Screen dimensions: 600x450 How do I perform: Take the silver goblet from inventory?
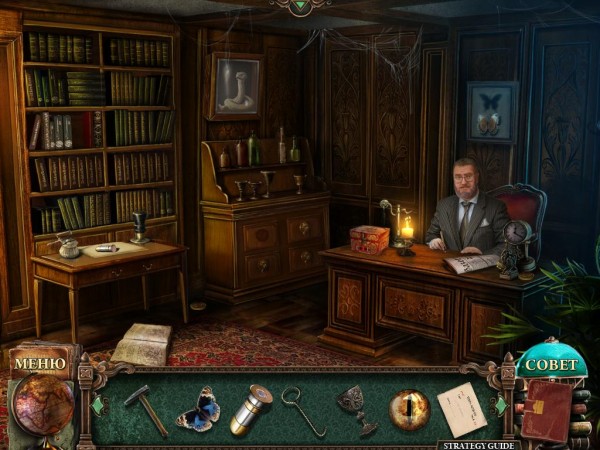click(357, 409)
